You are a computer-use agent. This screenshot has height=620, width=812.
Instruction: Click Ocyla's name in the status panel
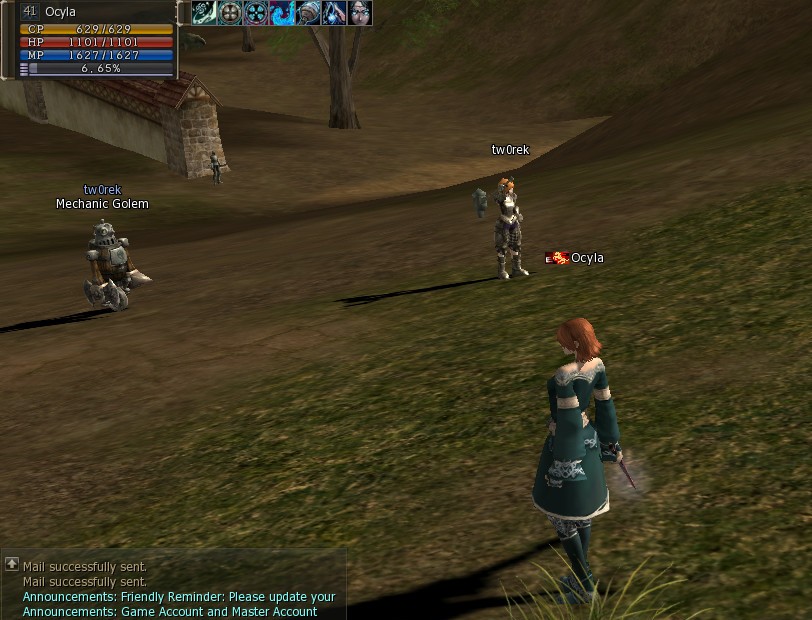pyautogui.click(x=60, y=12)
